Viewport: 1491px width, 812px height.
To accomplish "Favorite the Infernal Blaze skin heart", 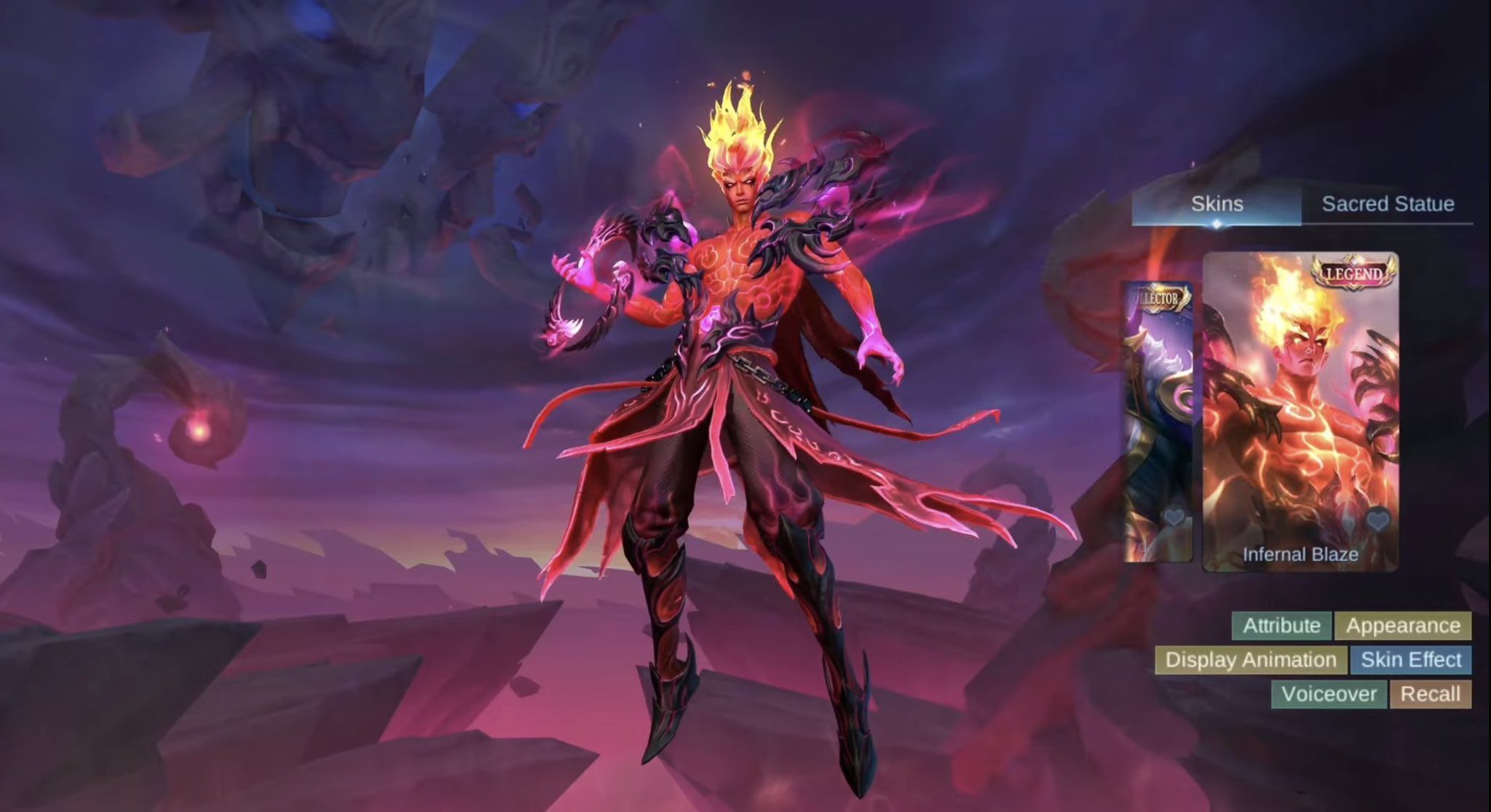I will tap(1377, 520).
